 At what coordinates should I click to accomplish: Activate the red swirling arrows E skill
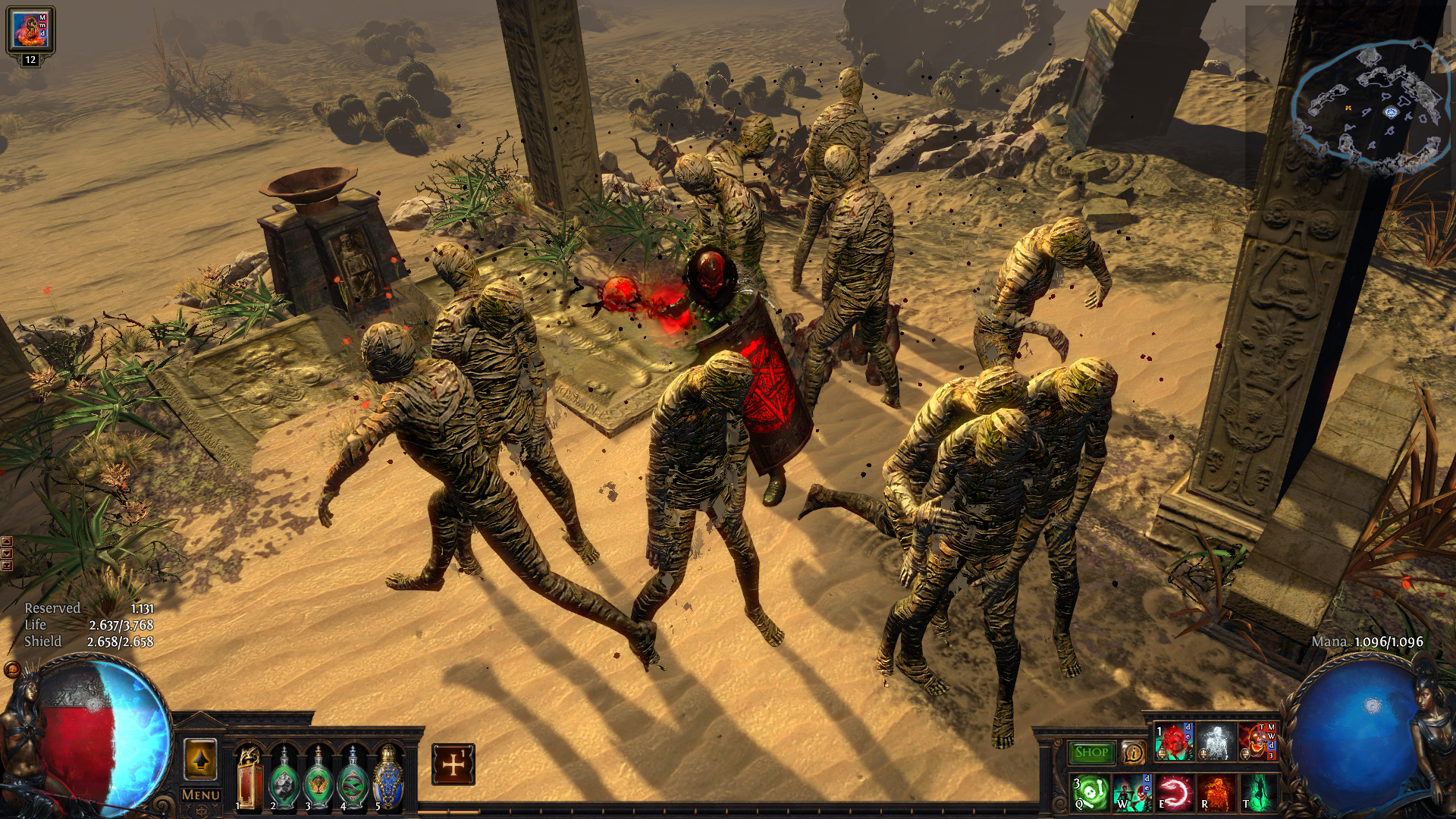click(x=1174, y=792)
